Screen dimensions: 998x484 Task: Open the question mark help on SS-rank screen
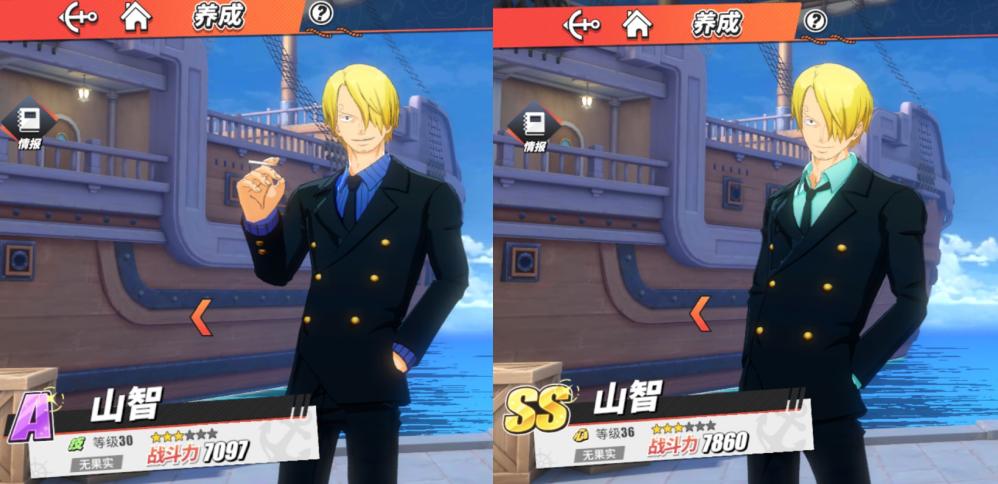[x=816, y=19]
